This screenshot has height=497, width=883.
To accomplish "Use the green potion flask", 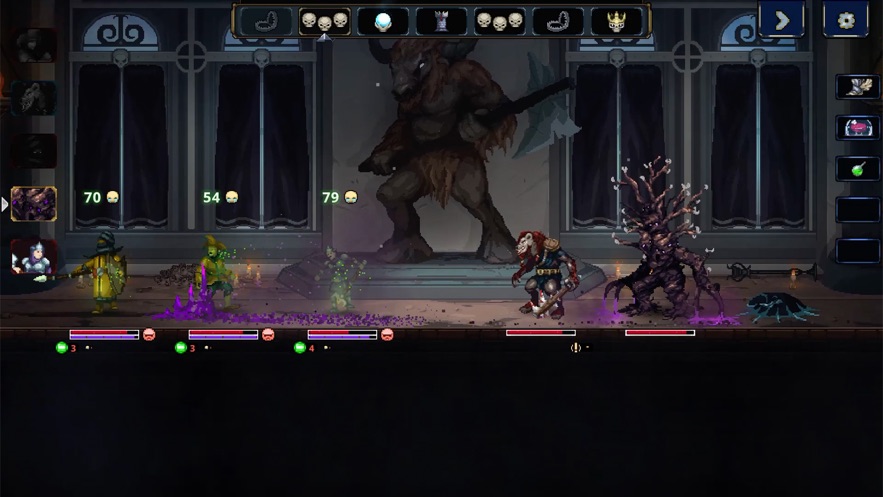I will click(857, 168).
